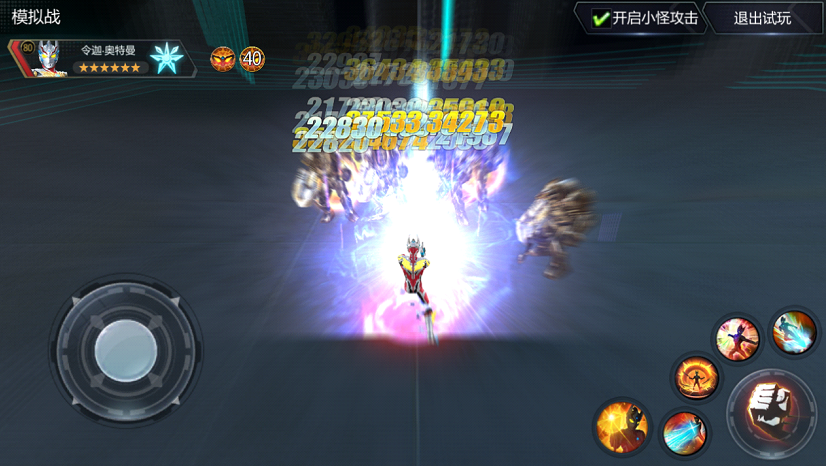The height and width of the screenshot is (466, 826).
Task: Activate the golden glowing Ultraman ultimate skill
Action: [622, 424]
